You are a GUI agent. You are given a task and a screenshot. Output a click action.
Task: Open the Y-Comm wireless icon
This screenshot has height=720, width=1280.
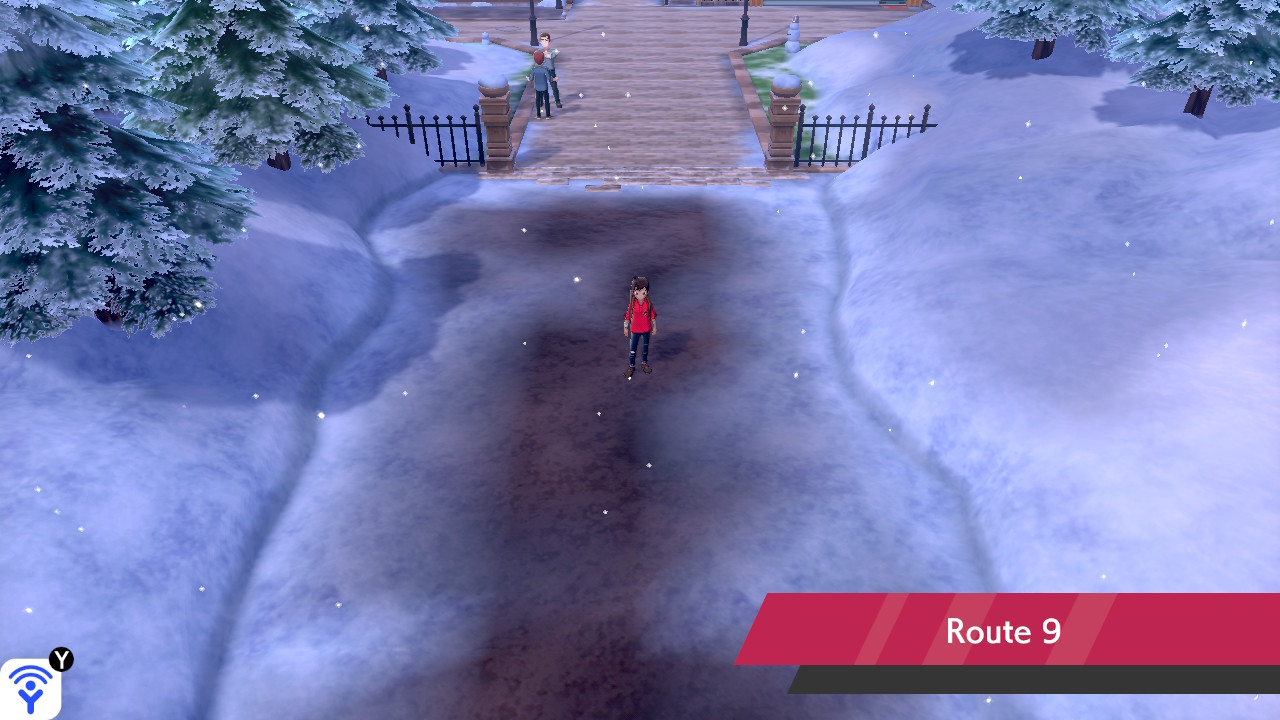coord(31,688)
